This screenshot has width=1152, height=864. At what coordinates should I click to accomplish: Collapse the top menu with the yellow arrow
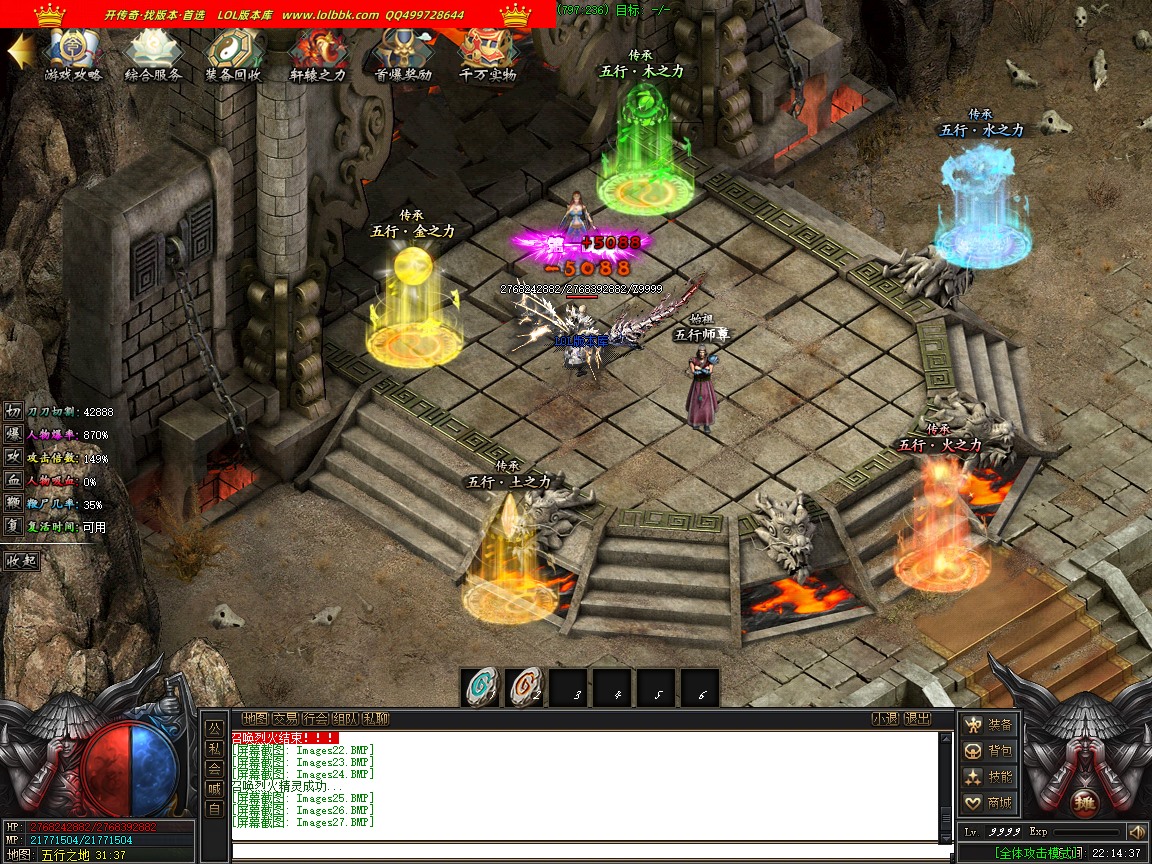click(20, 52)
